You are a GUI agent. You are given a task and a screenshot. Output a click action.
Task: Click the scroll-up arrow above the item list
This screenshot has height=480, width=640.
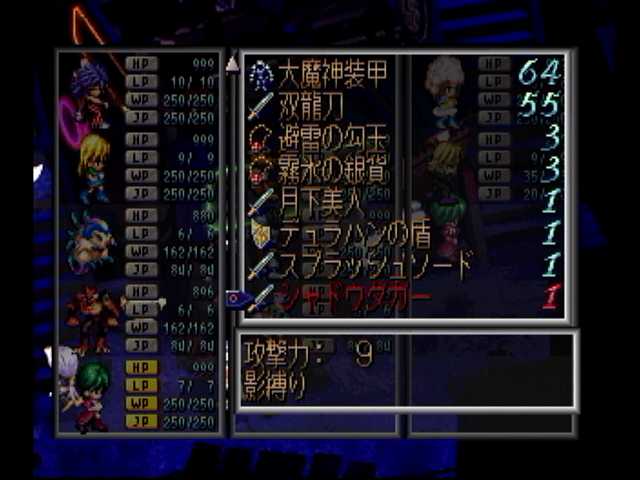[232, 63]
